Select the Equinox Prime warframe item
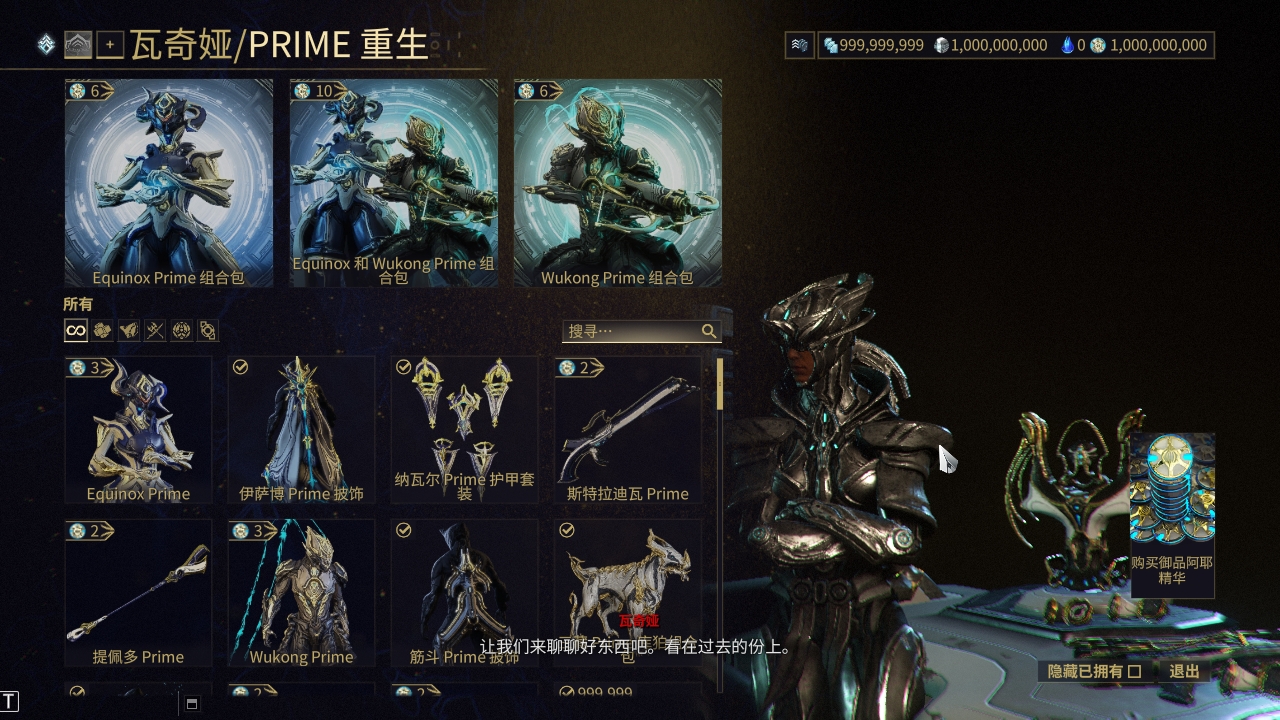This screenshot has height=720, width=1280. tap(138, 429)
